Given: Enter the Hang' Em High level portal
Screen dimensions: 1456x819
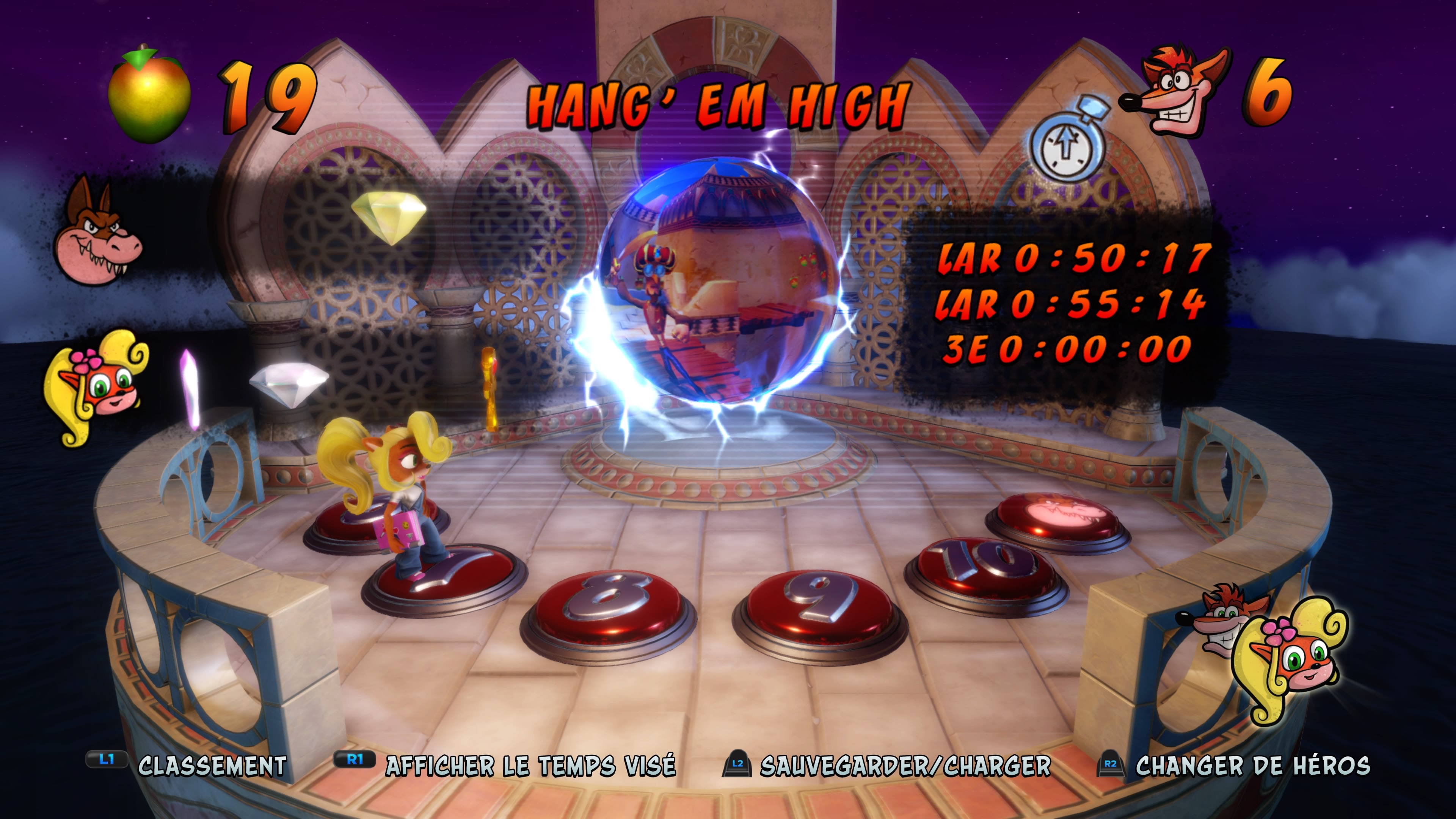Looking at the screenshot, I should (x=718, y=282).
